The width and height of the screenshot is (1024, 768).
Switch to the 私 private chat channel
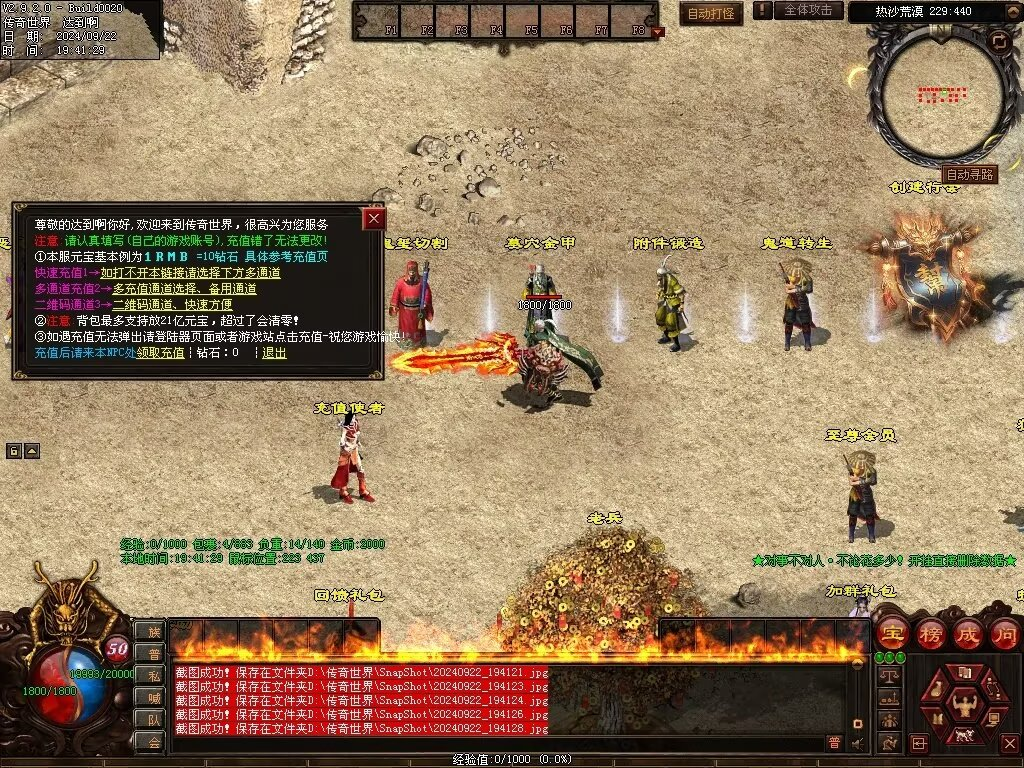click(153, 675)
